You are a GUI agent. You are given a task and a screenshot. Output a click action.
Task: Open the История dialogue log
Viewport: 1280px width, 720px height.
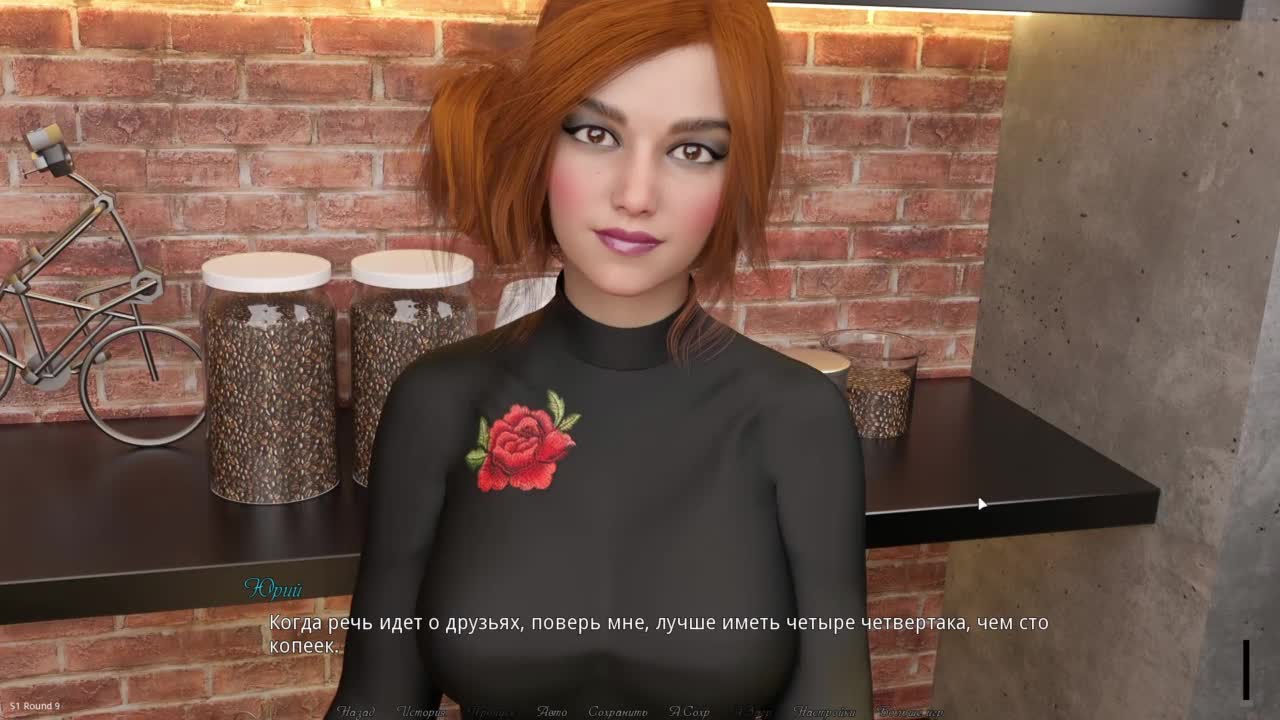(x=421, y=712)
